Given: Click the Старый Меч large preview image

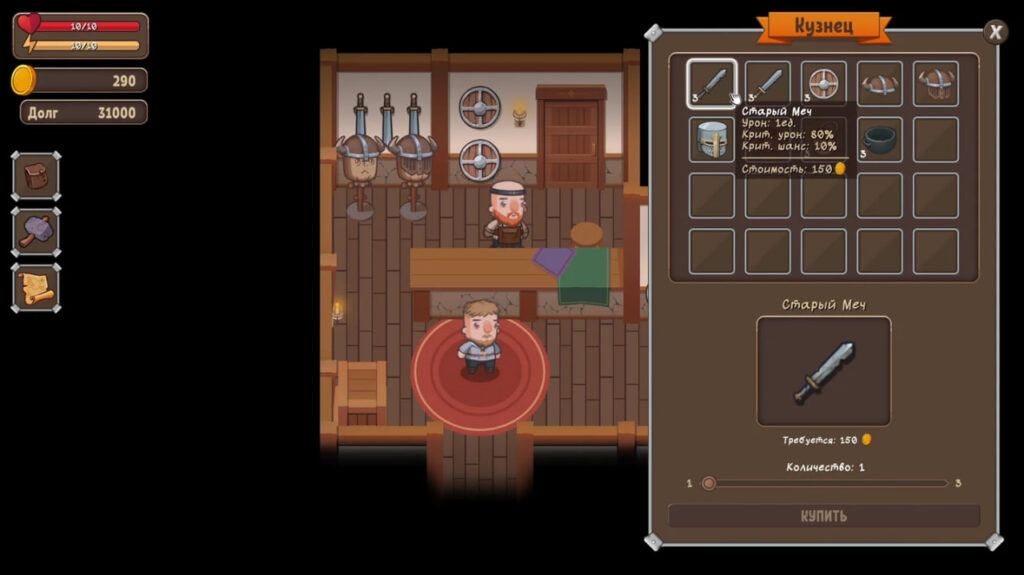Looking at the screenshot, I should pos(823,371).
